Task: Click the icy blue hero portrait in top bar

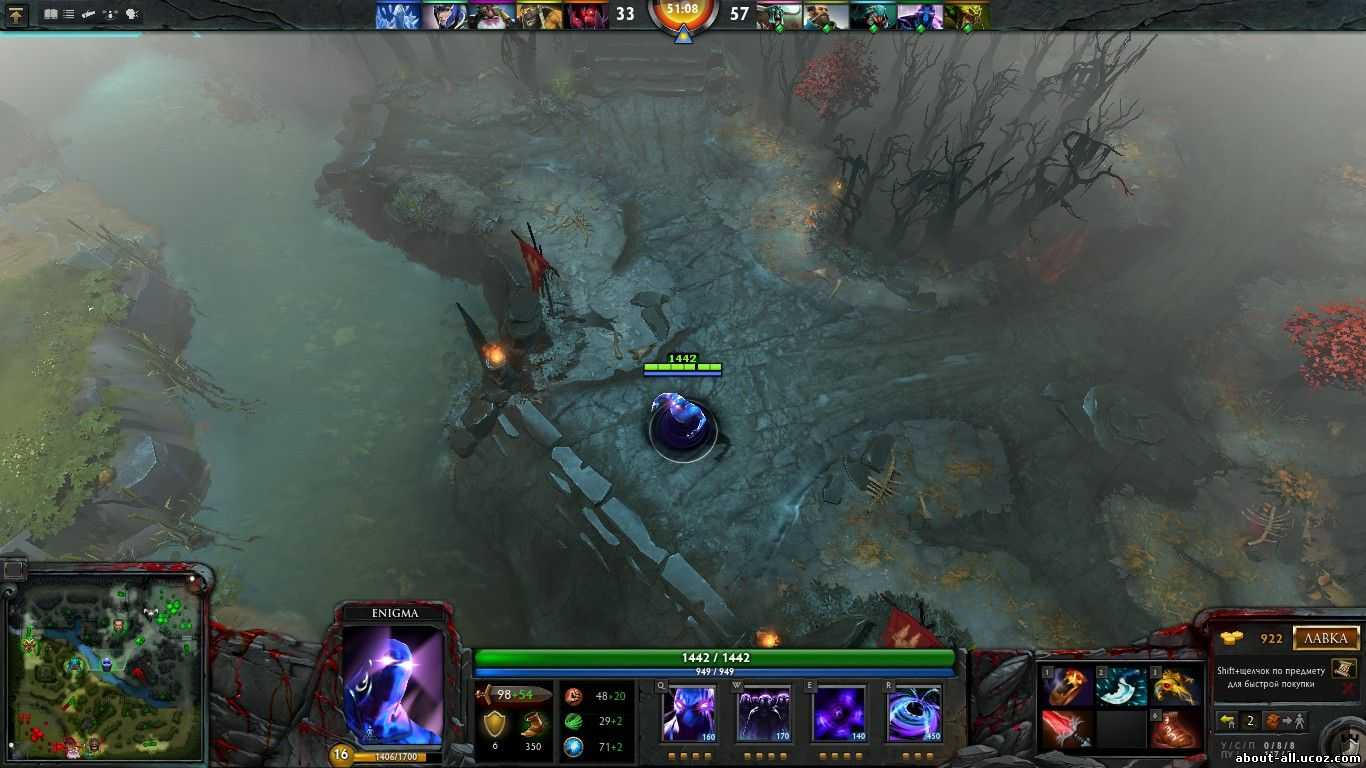Action: [397, 15]
